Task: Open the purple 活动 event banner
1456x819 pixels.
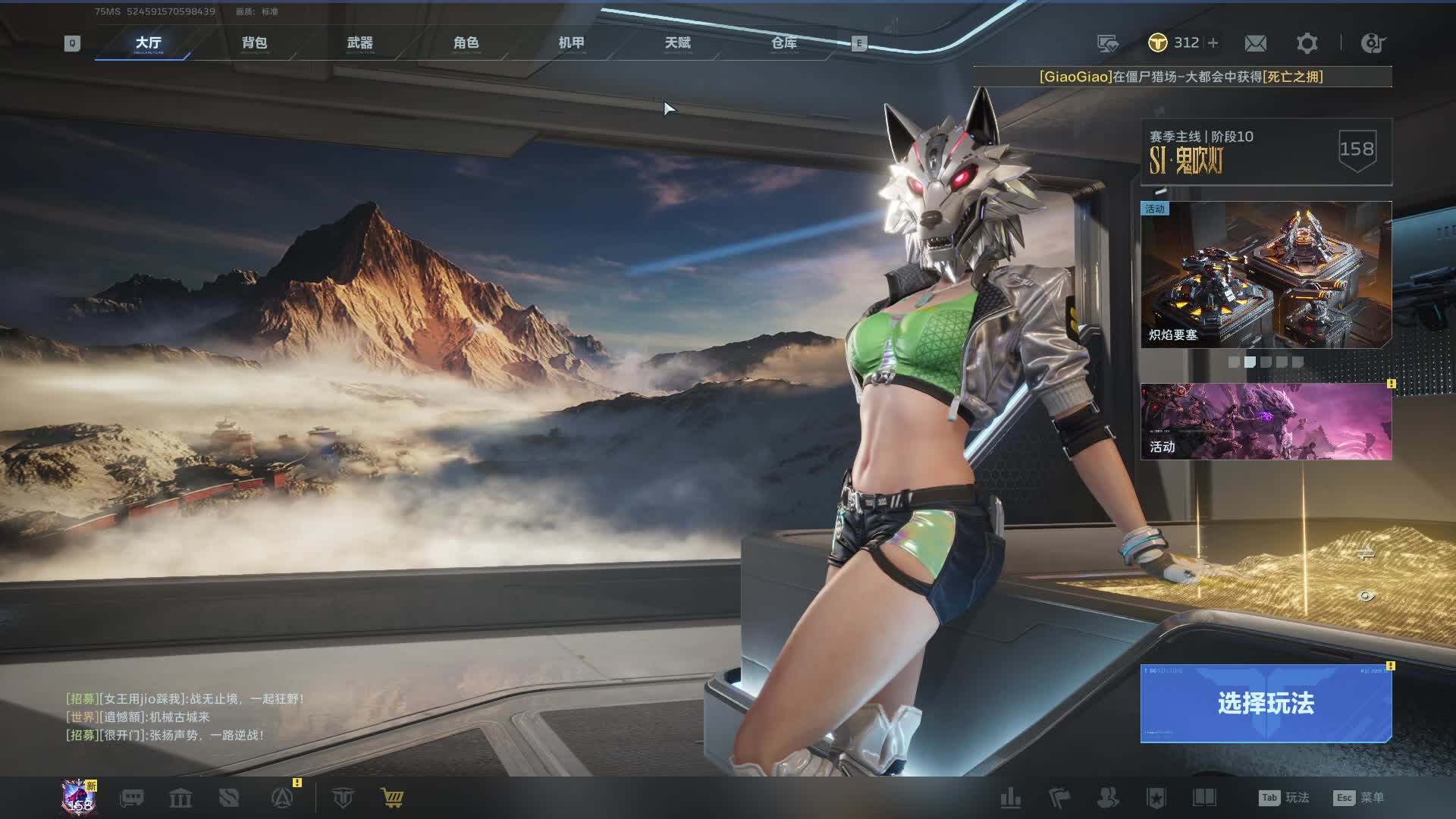Action: [1266, 421]
